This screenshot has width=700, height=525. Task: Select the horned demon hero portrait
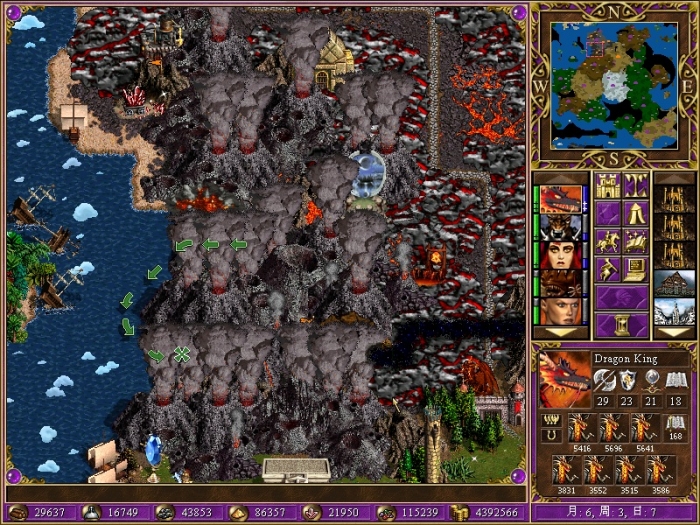[x=561, y=227]
